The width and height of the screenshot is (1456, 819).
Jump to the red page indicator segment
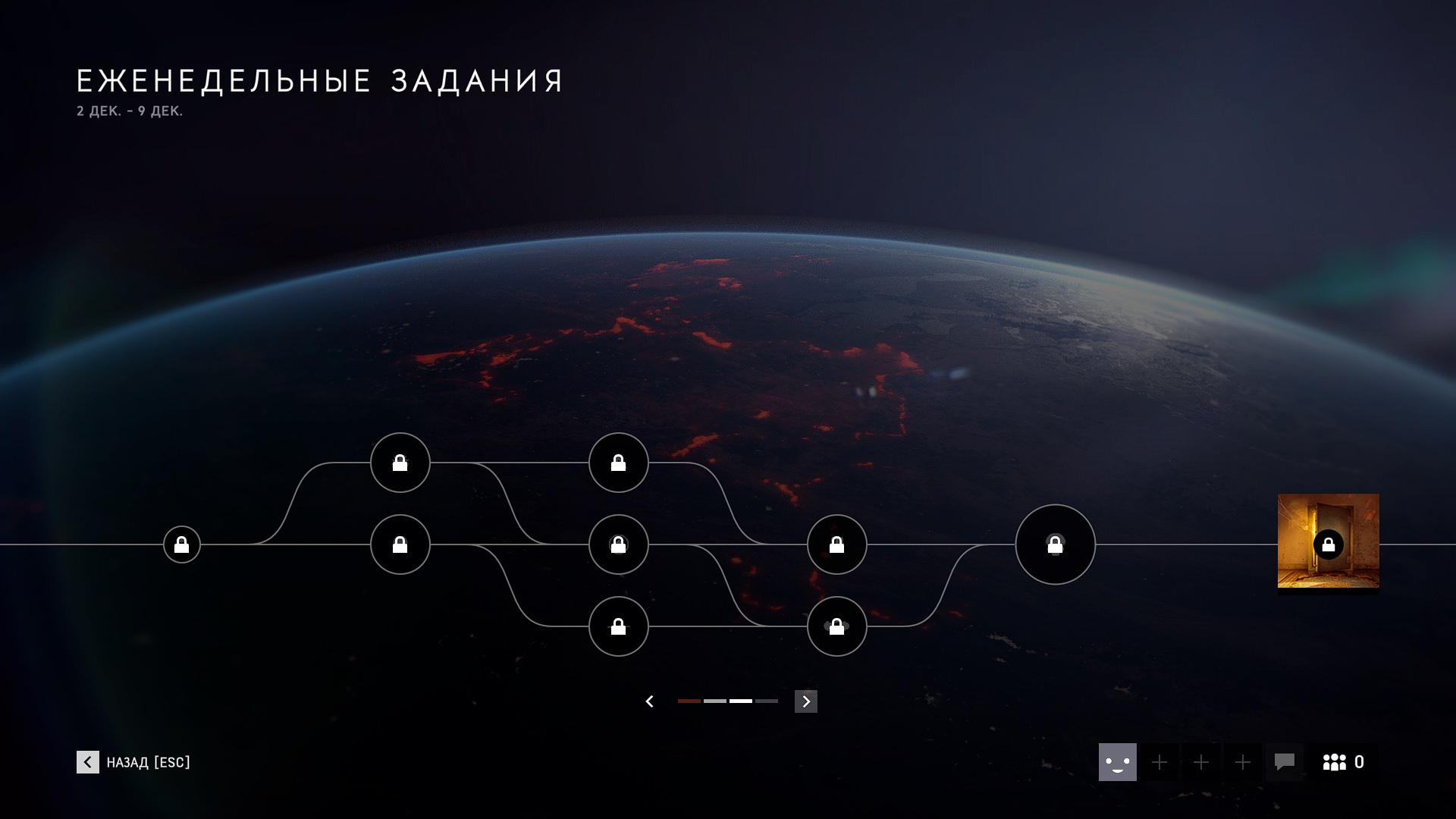point(689,701)
